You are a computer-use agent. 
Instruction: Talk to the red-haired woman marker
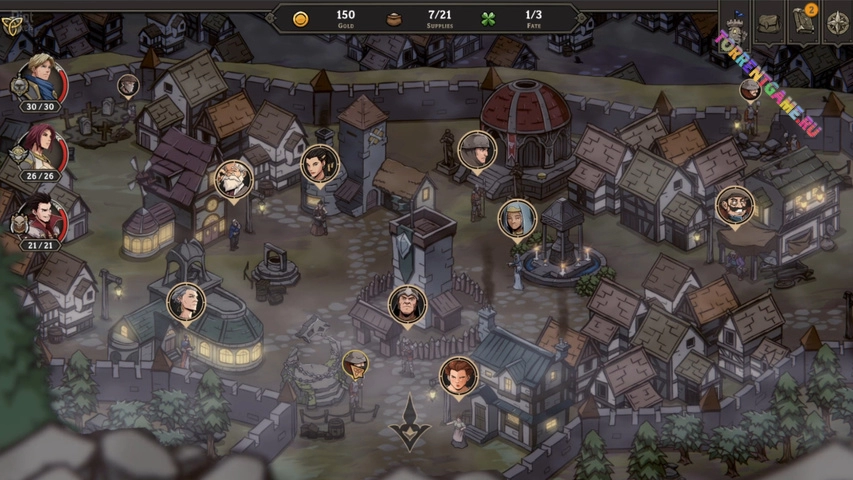pos(458,376)
